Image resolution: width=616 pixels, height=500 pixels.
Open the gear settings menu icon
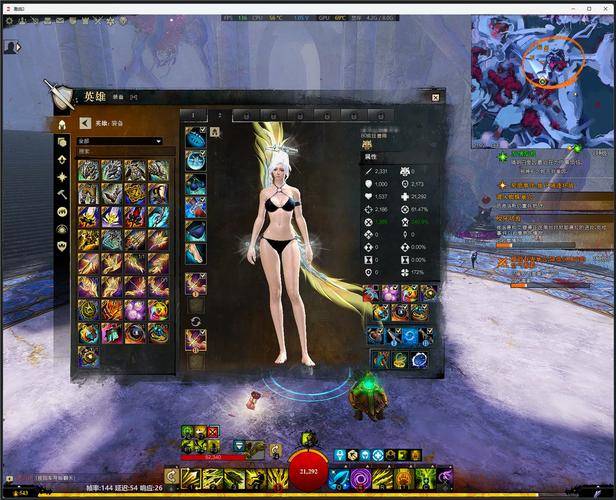click(x=9, y=20)
